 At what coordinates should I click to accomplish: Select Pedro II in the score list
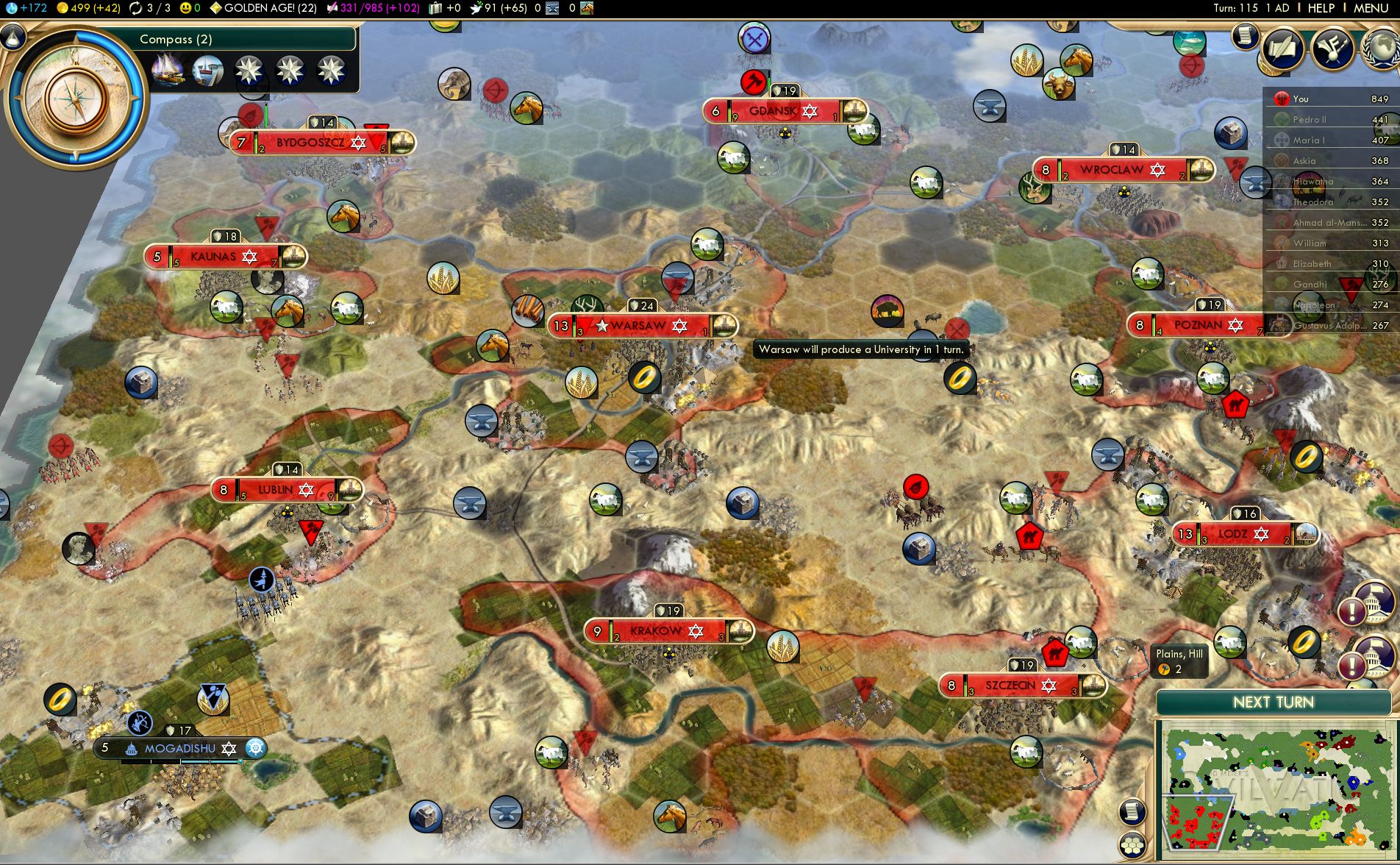coord(1310,120)
